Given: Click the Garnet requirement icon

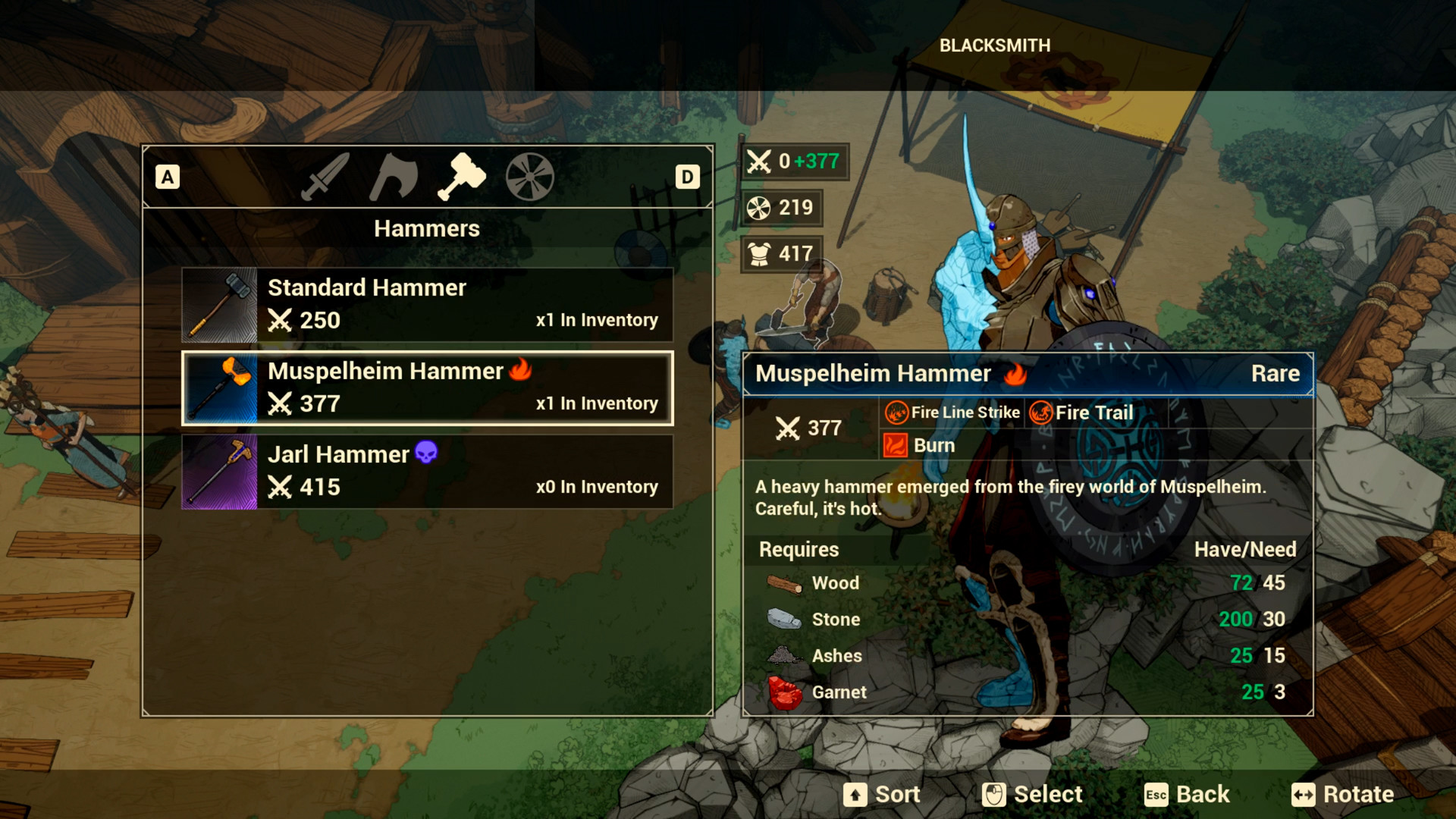Looking at the screenshot, I should pos(784,691).
